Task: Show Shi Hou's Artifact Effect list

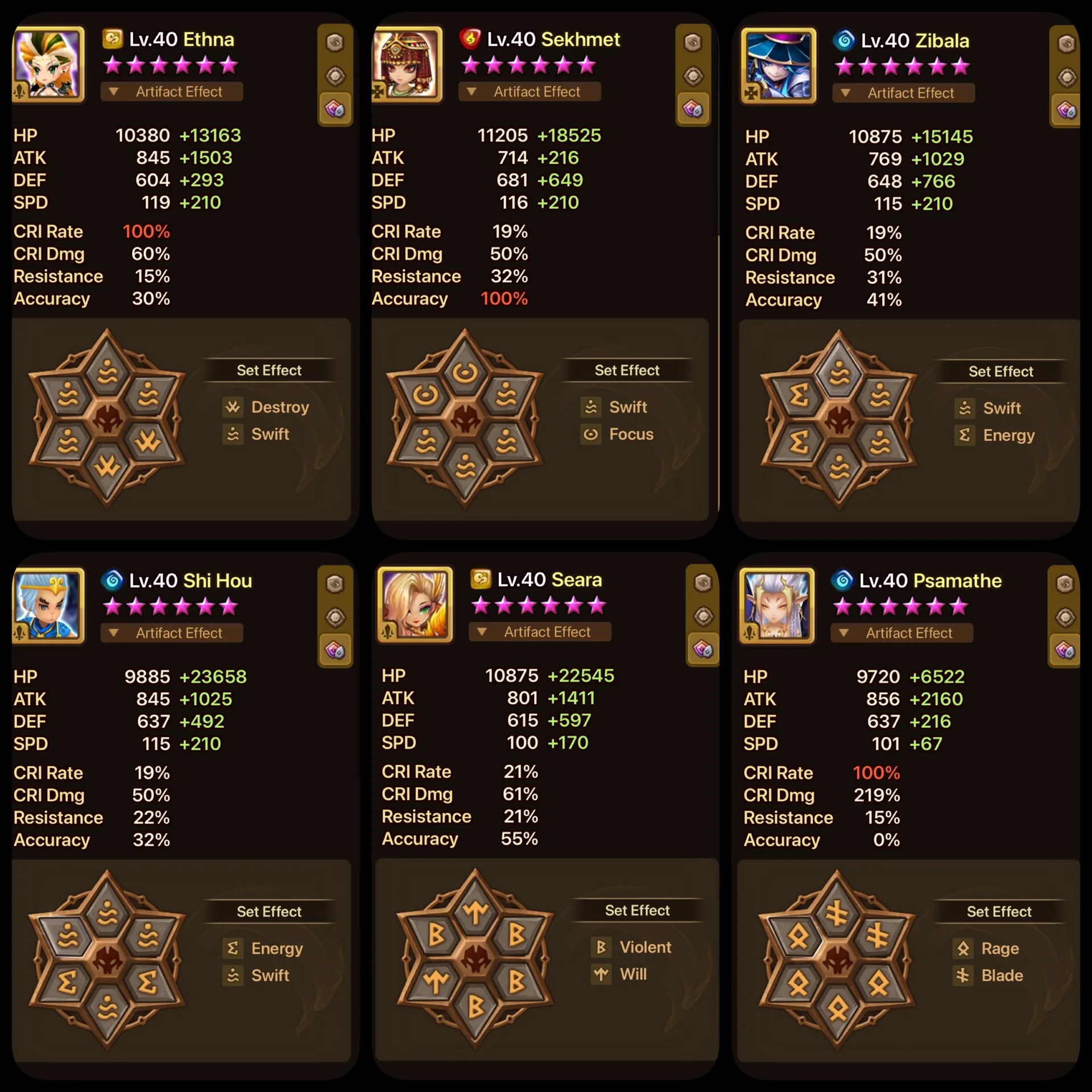Action: coord(171,633)
